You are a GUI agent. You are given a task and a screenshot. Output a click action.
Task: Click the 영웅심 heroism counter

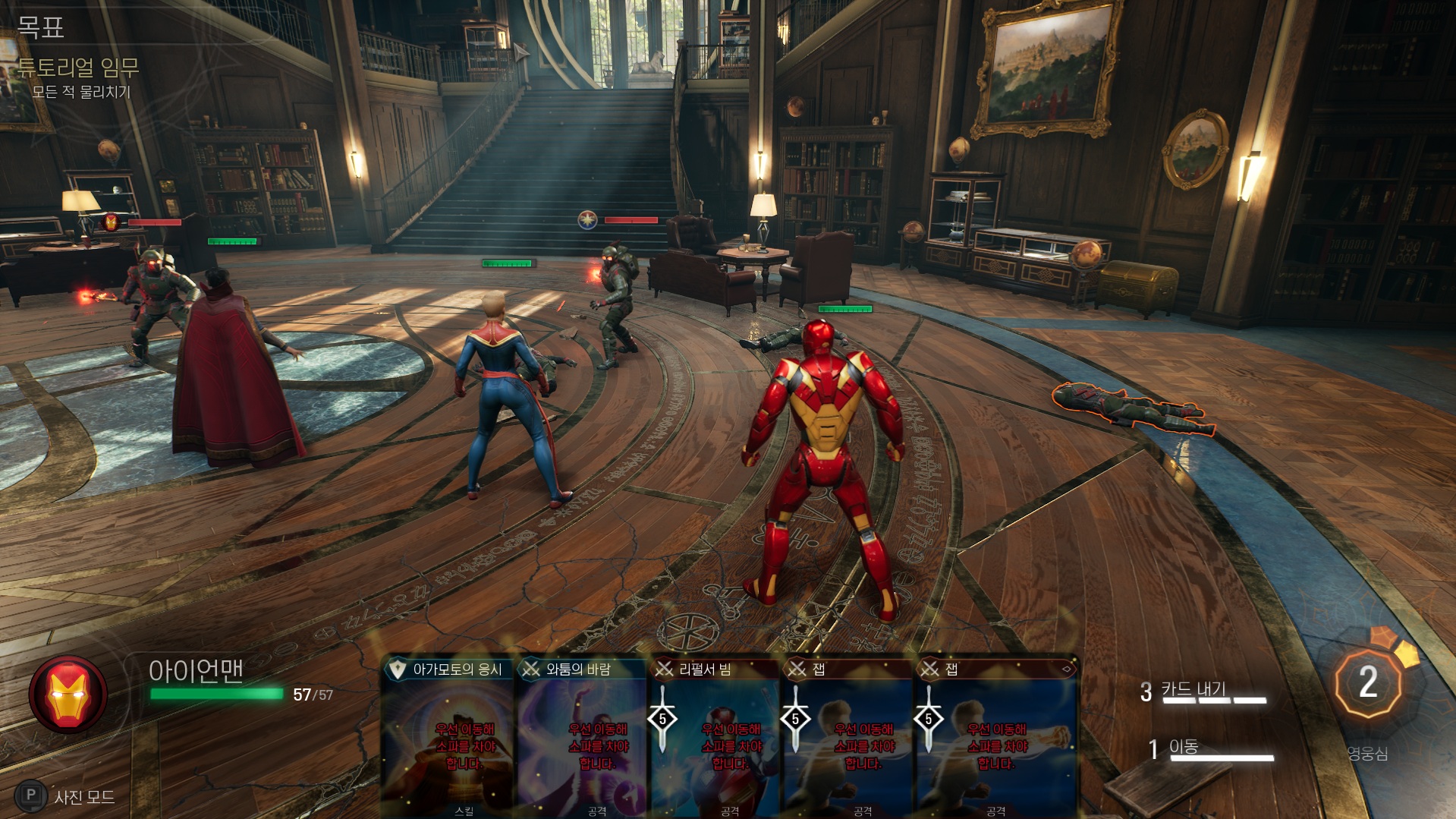point(1367,684)
